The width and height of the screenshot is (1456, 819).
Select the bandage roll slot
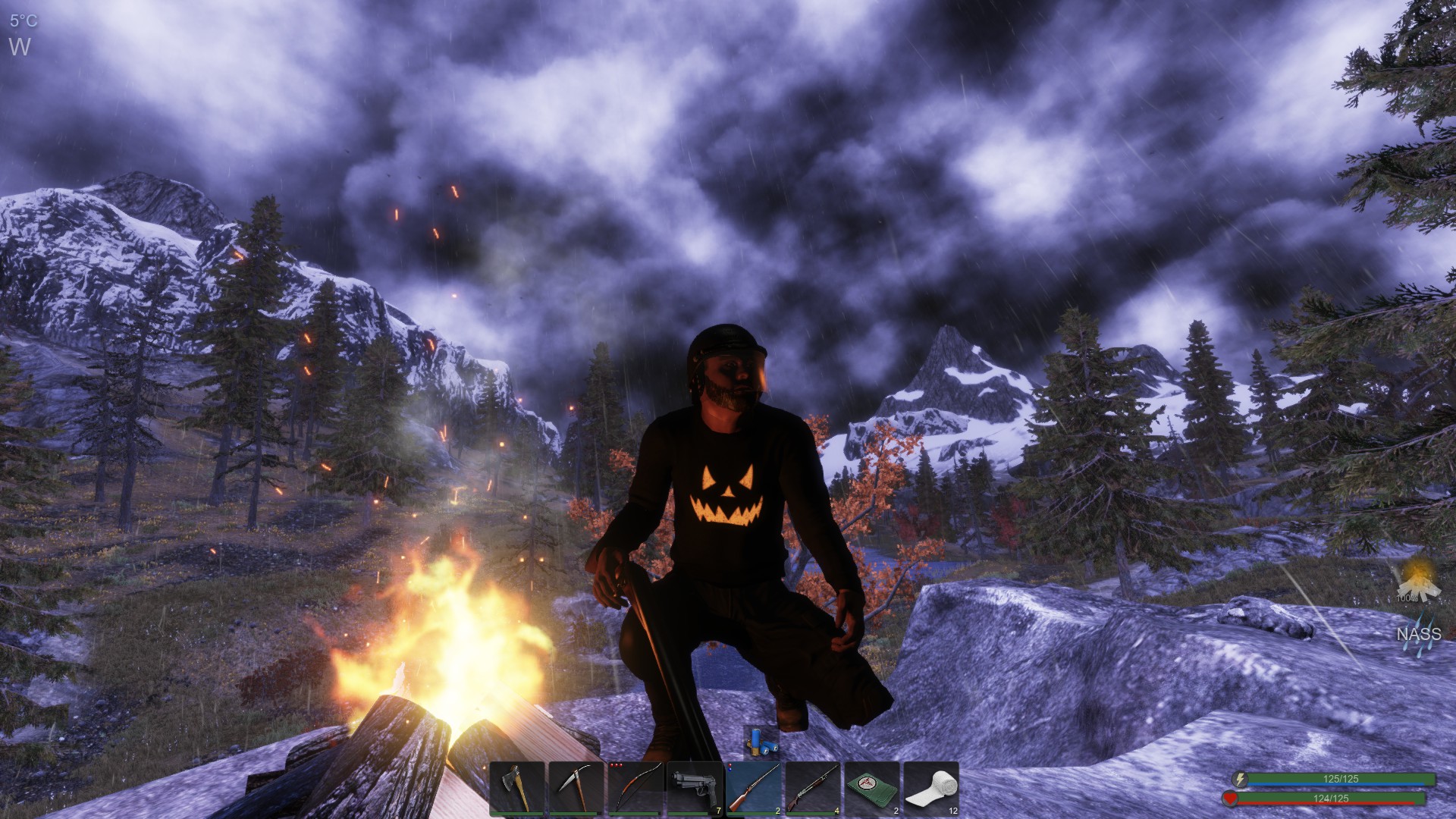[931, 789]
